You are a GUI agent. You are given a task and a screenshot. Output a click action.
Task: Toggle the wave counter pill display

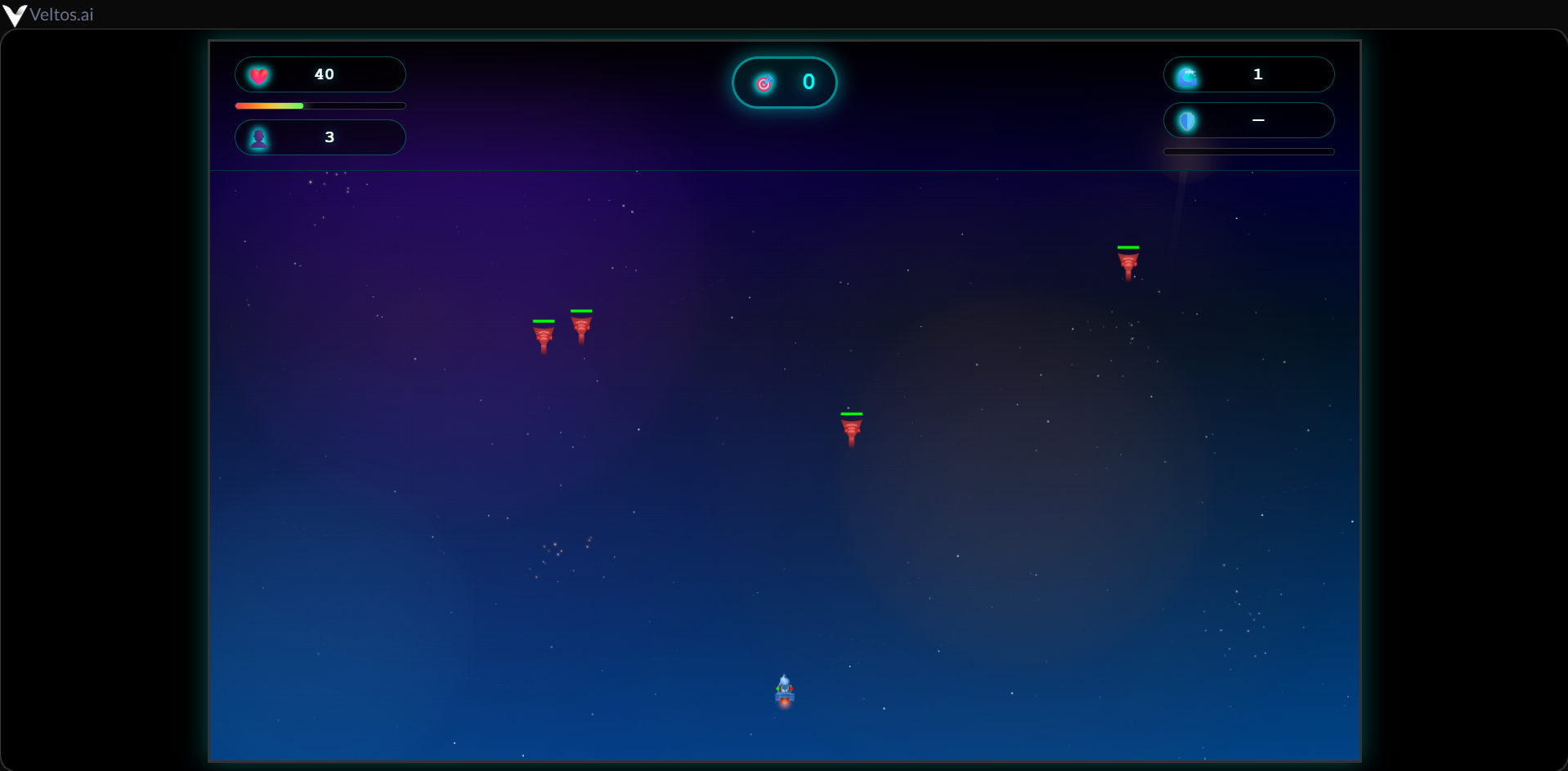click(x=1249, y=74)
